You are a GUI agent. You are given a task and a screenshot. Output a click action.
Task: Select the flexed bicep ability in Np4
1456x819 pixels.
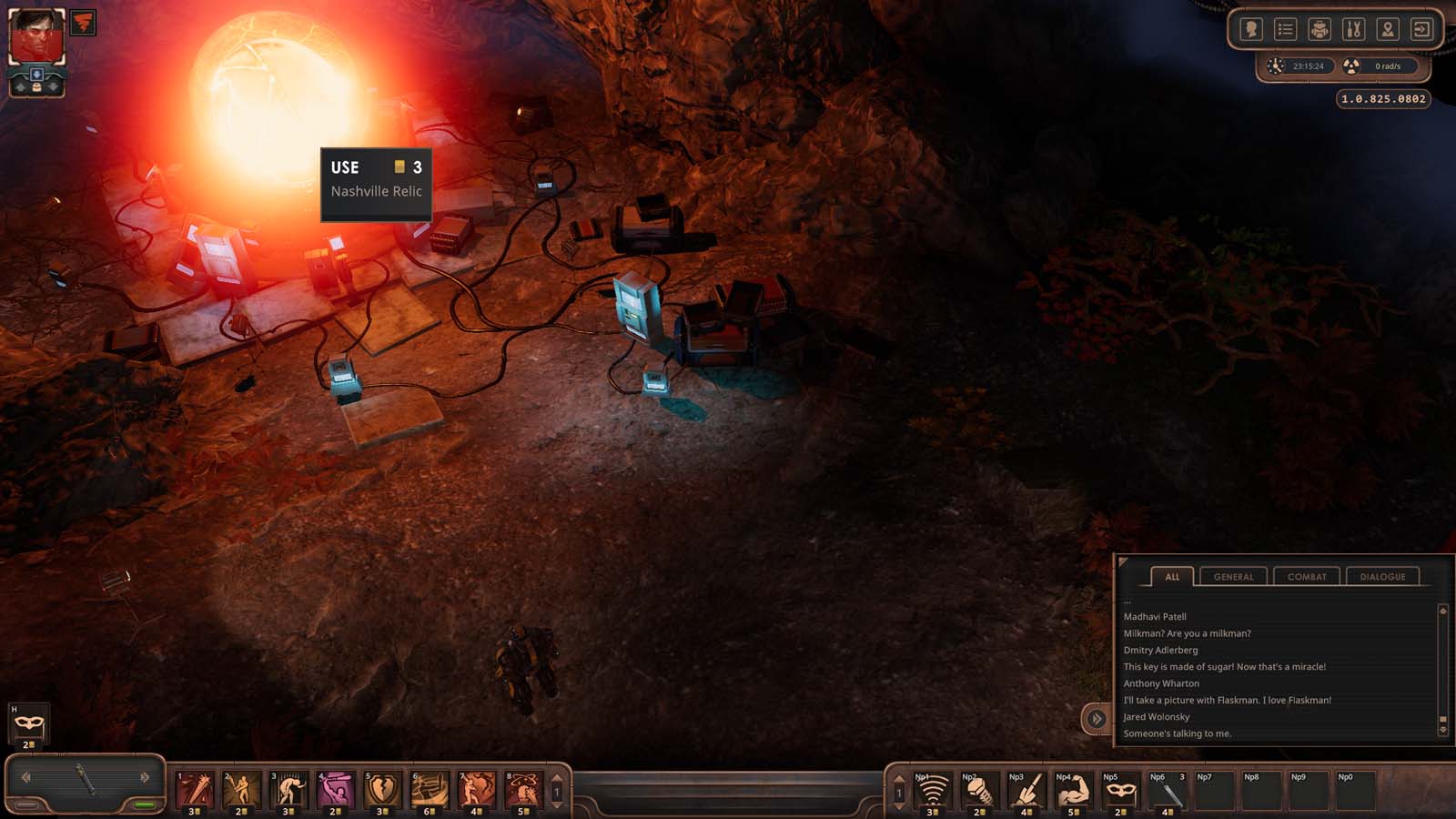click(1074, 791)
